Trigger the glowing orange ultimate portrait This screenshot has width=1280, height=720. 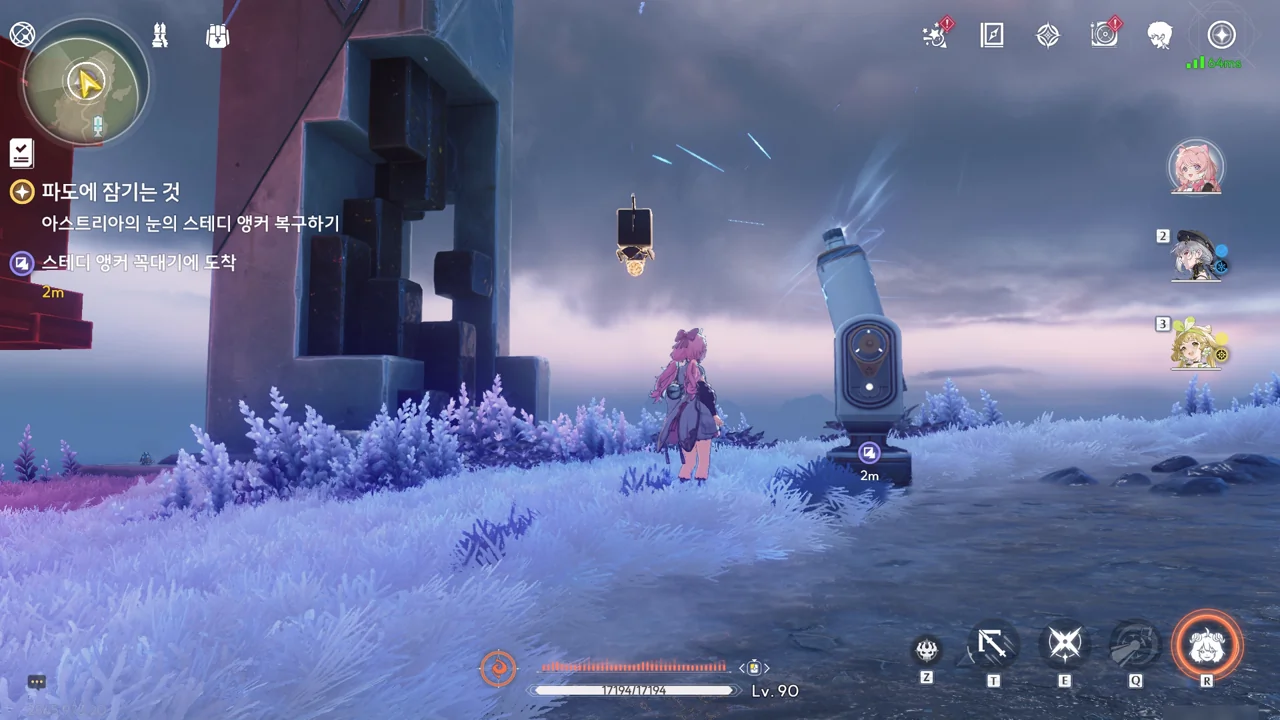click(1207, 646)
